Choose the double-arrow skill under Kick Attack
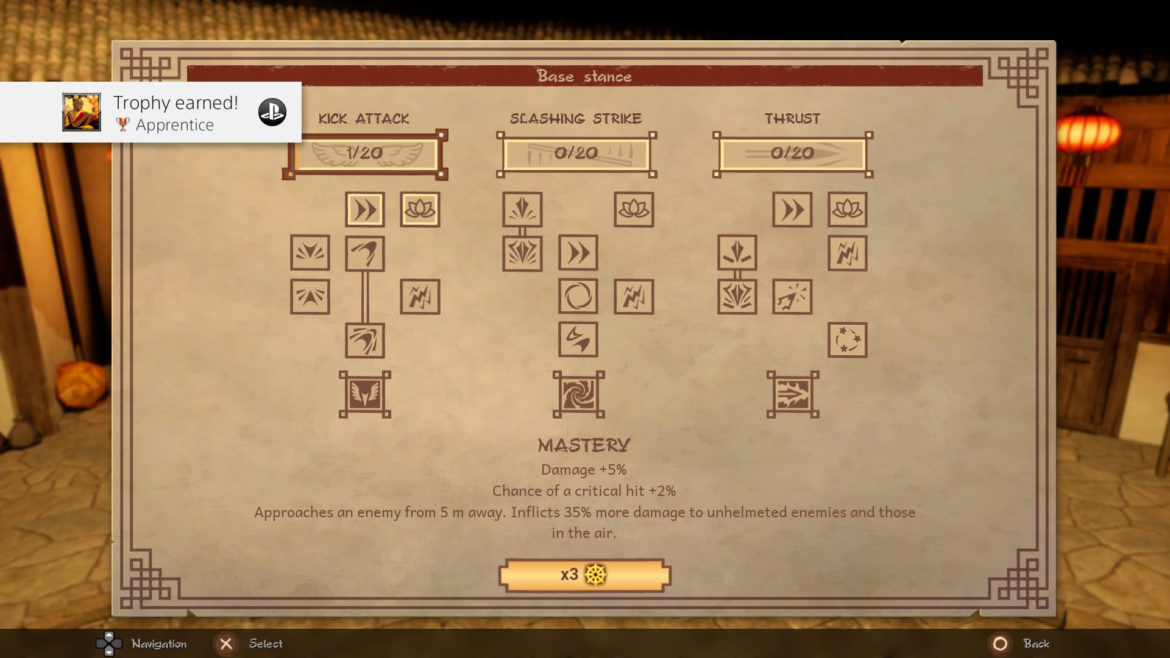Viewport: 1170px width, 658px height. (x=365, y=209)
